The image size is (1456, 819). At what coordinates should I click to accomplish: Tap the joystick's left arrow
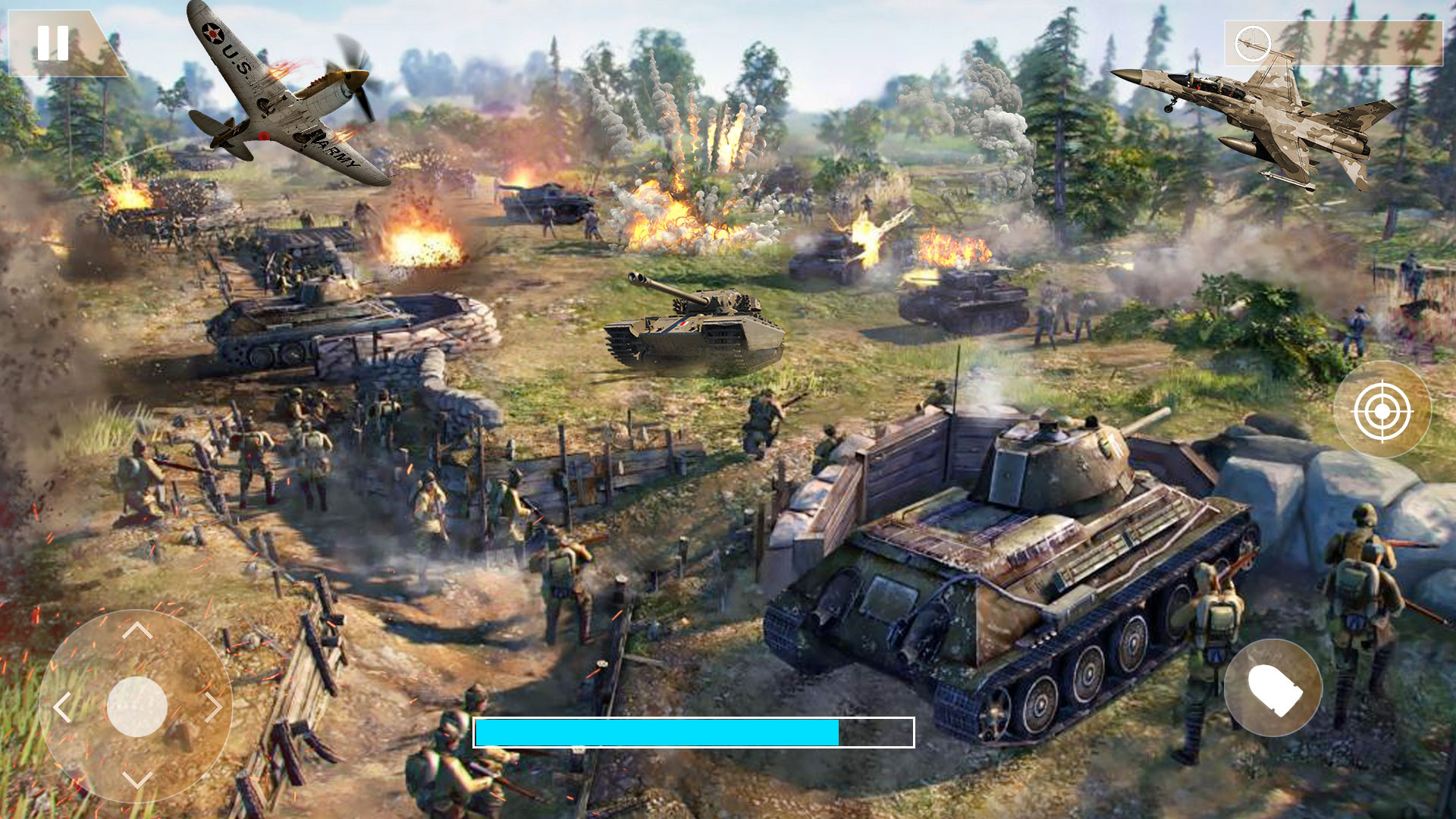click(x=62, y=708)
